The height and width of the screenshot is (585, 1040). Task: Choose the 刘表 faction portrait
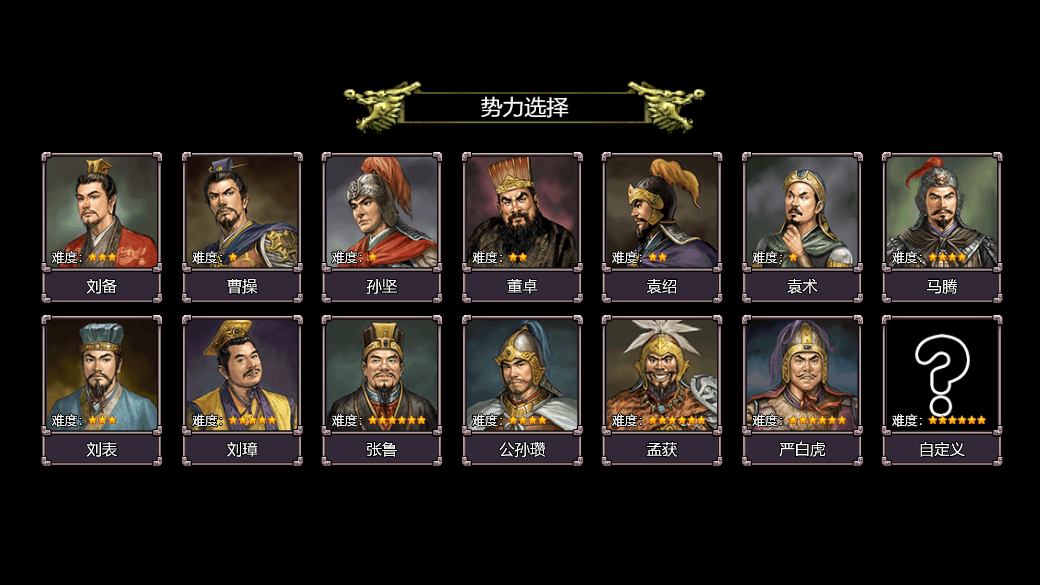(101, 375)
